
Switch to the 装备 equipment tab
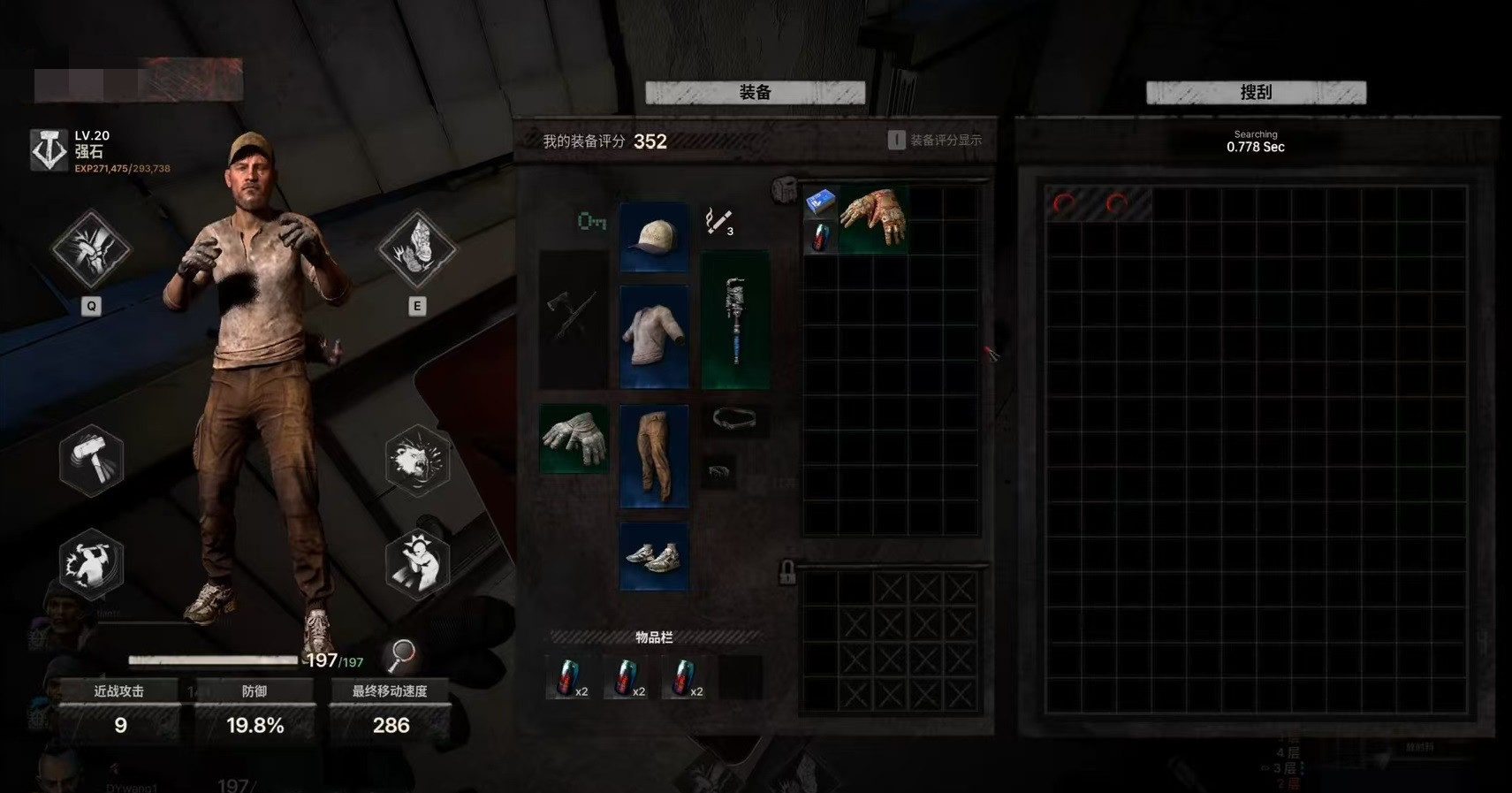(x=755, y=93)
